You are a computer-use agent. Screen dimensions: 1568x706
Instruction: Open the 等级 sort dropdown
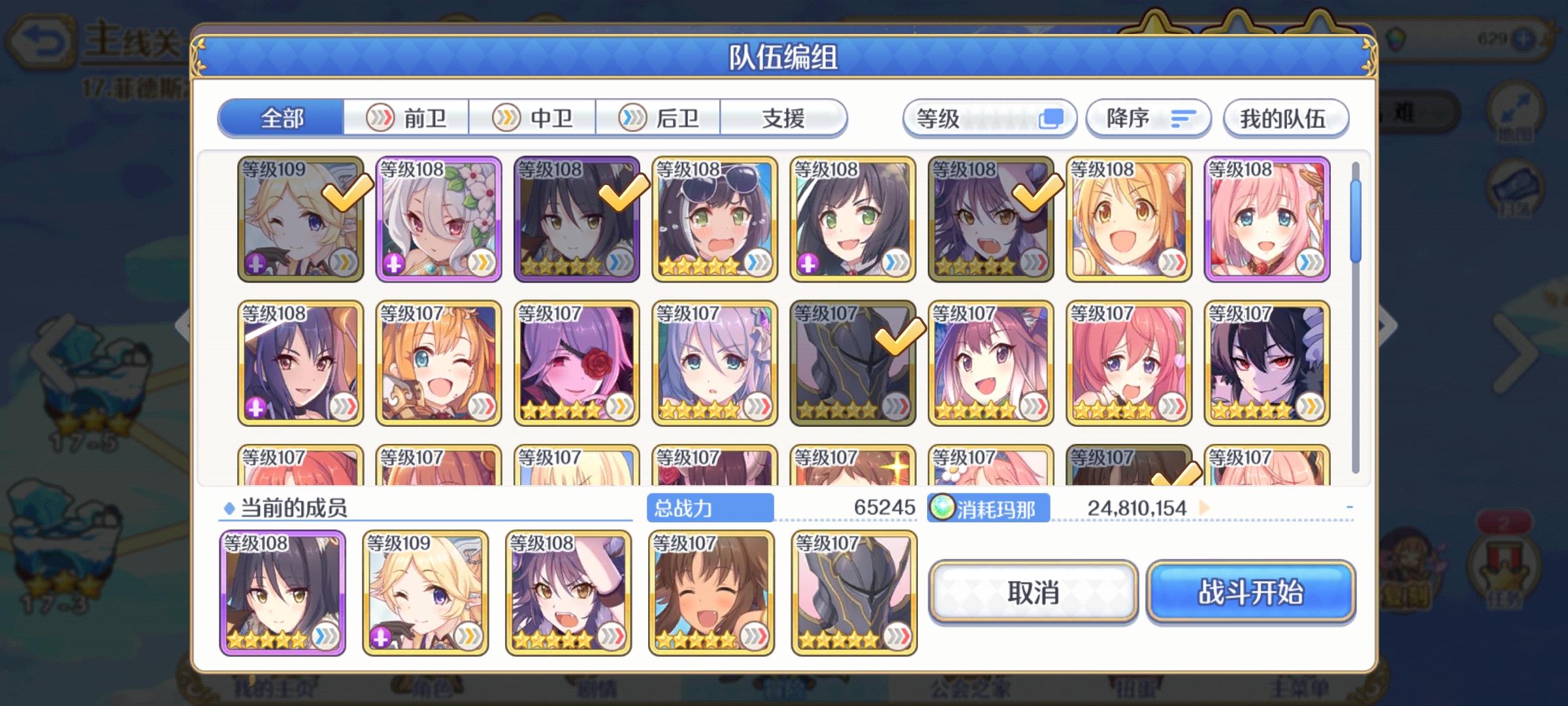[988, 118]
